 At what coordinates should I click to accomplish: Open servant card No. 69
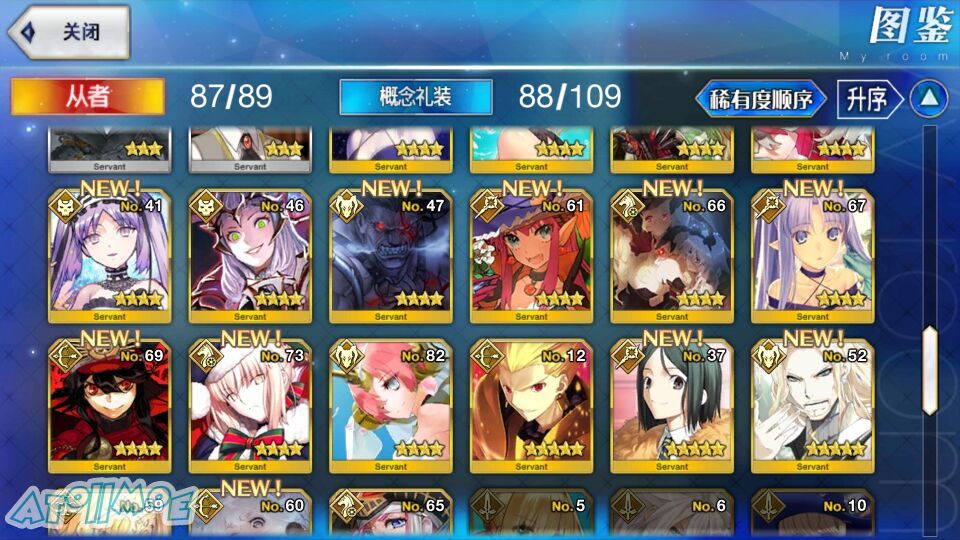(110, 407)
